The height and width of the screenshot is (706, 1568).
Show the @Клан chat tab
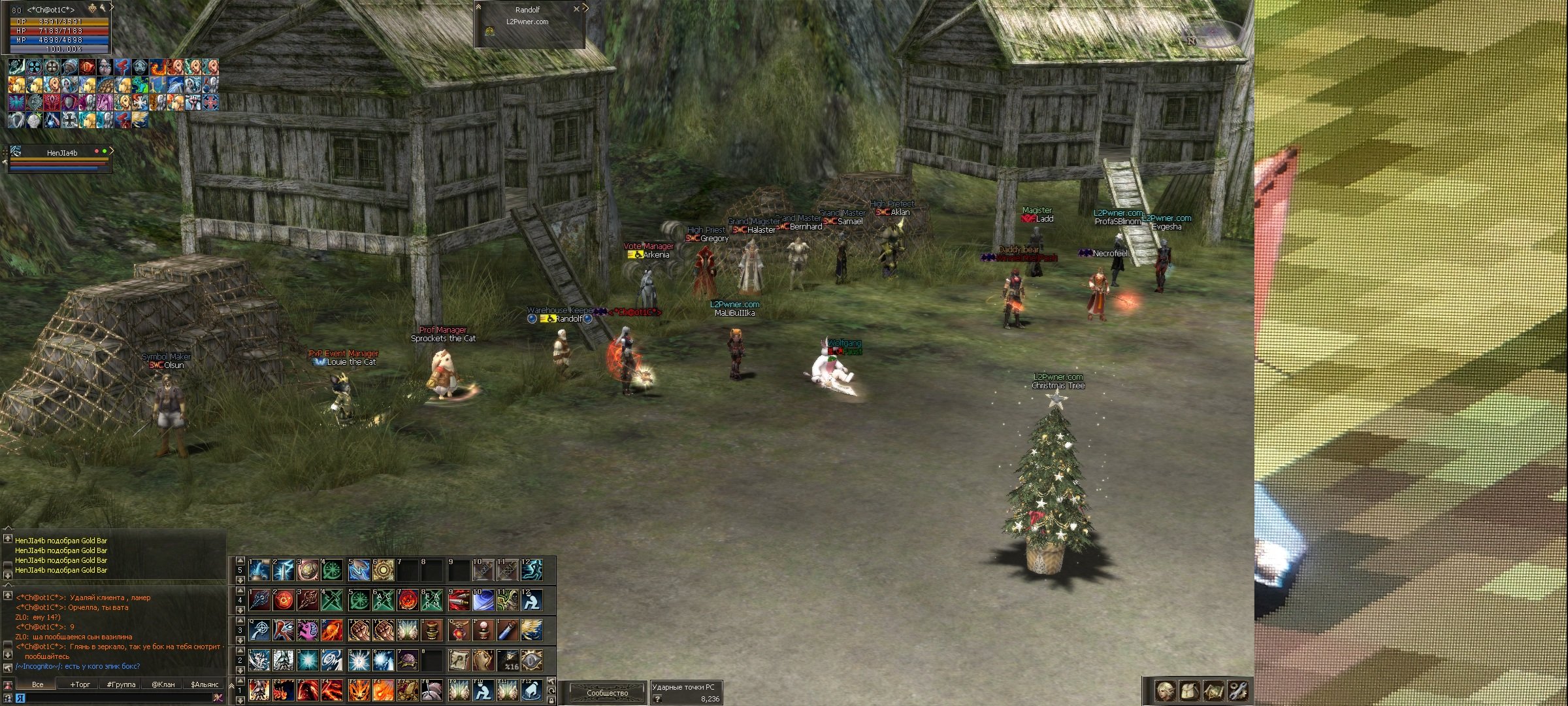click(163, 684)
